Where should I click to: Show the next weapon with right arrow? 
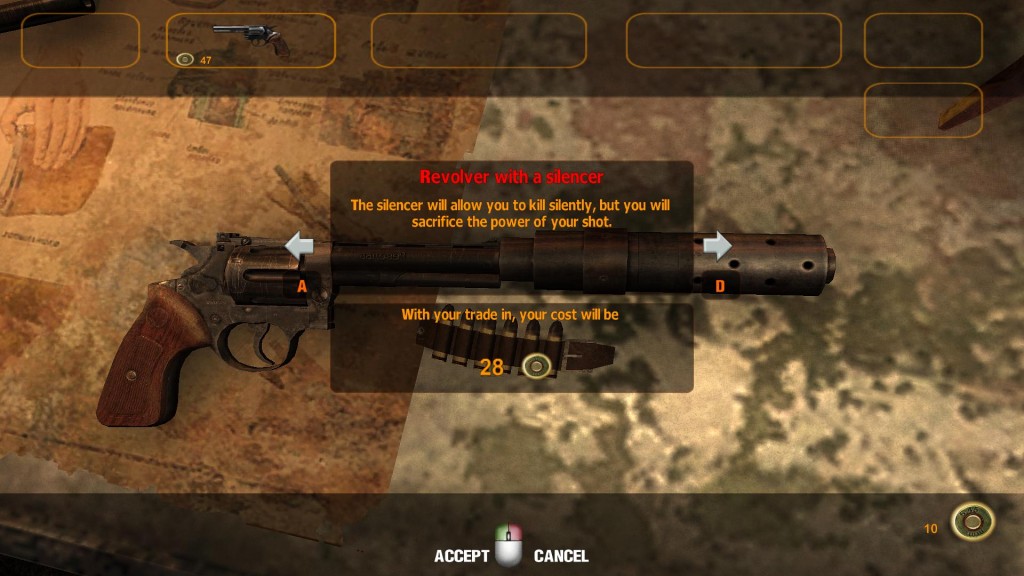(x=717, y=245)
